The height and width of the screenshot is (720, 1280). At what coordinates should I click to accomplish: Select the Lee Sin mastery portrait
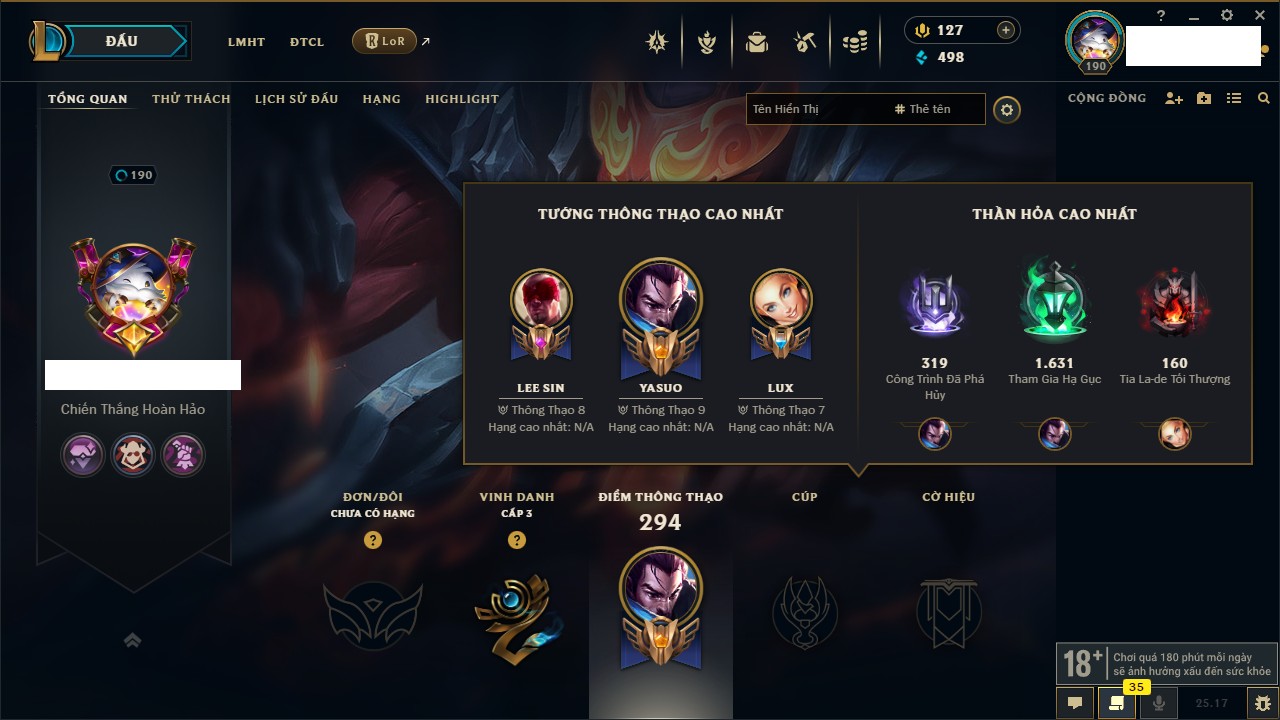(541, 300)
